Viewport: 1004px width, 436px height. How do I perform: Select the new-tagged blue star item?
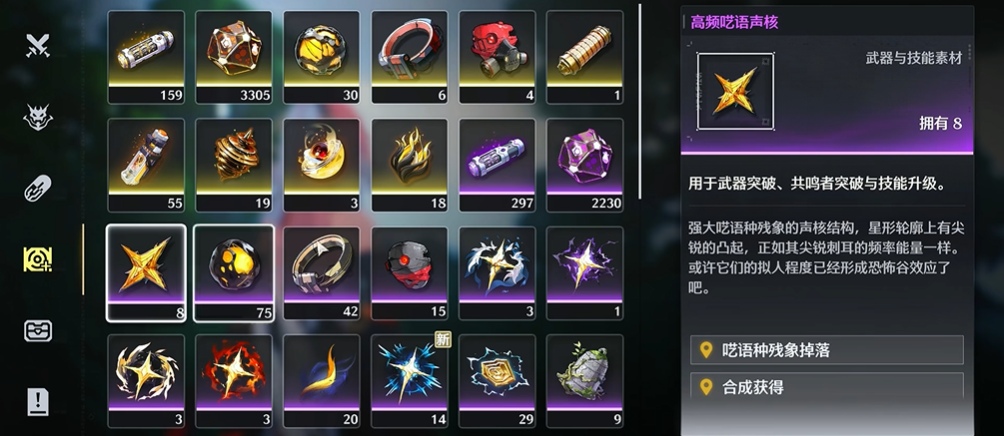(x=410, y=380)
